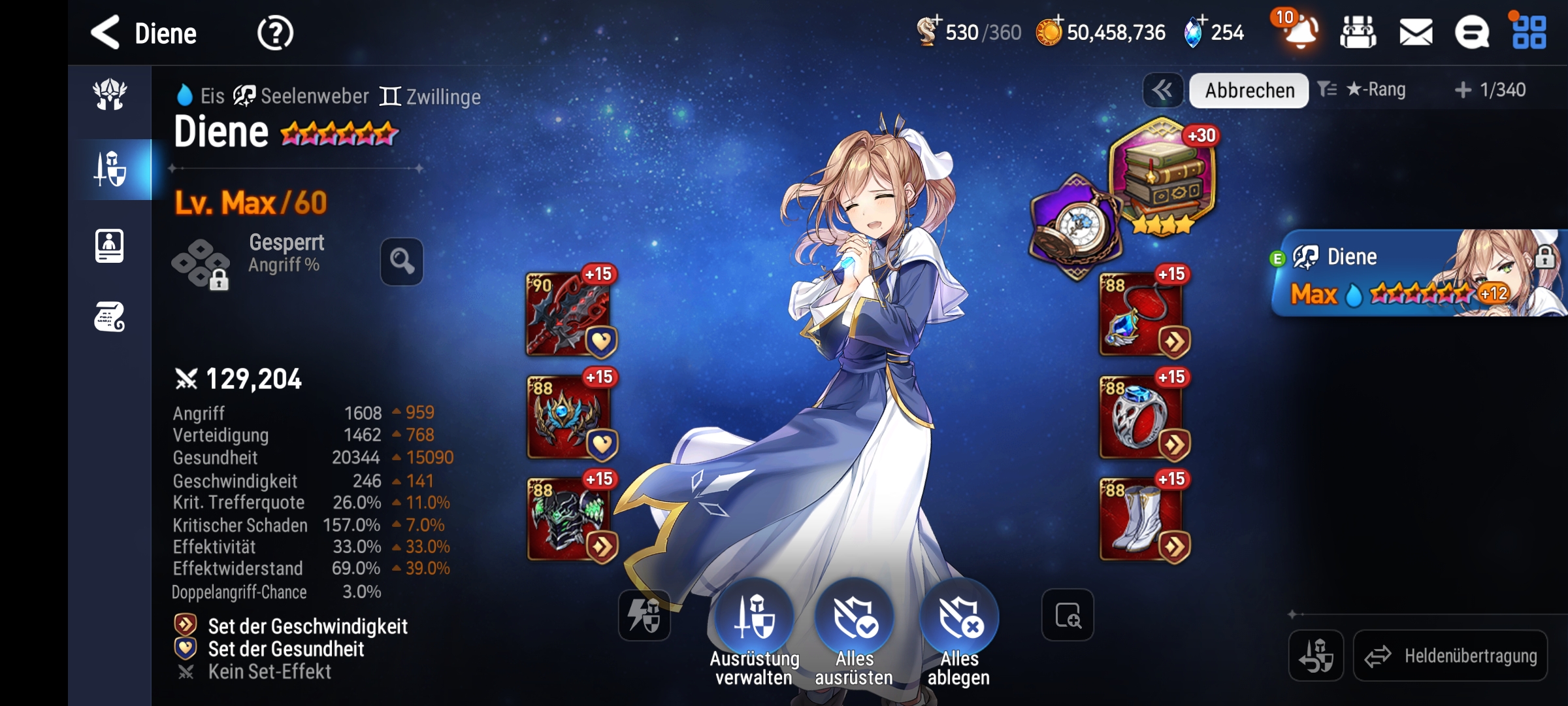The height and width of the screenshot is (706, 1568).
Task: Go back from the Diene screen
Action: pyautogui.click(x=106, y=33)
